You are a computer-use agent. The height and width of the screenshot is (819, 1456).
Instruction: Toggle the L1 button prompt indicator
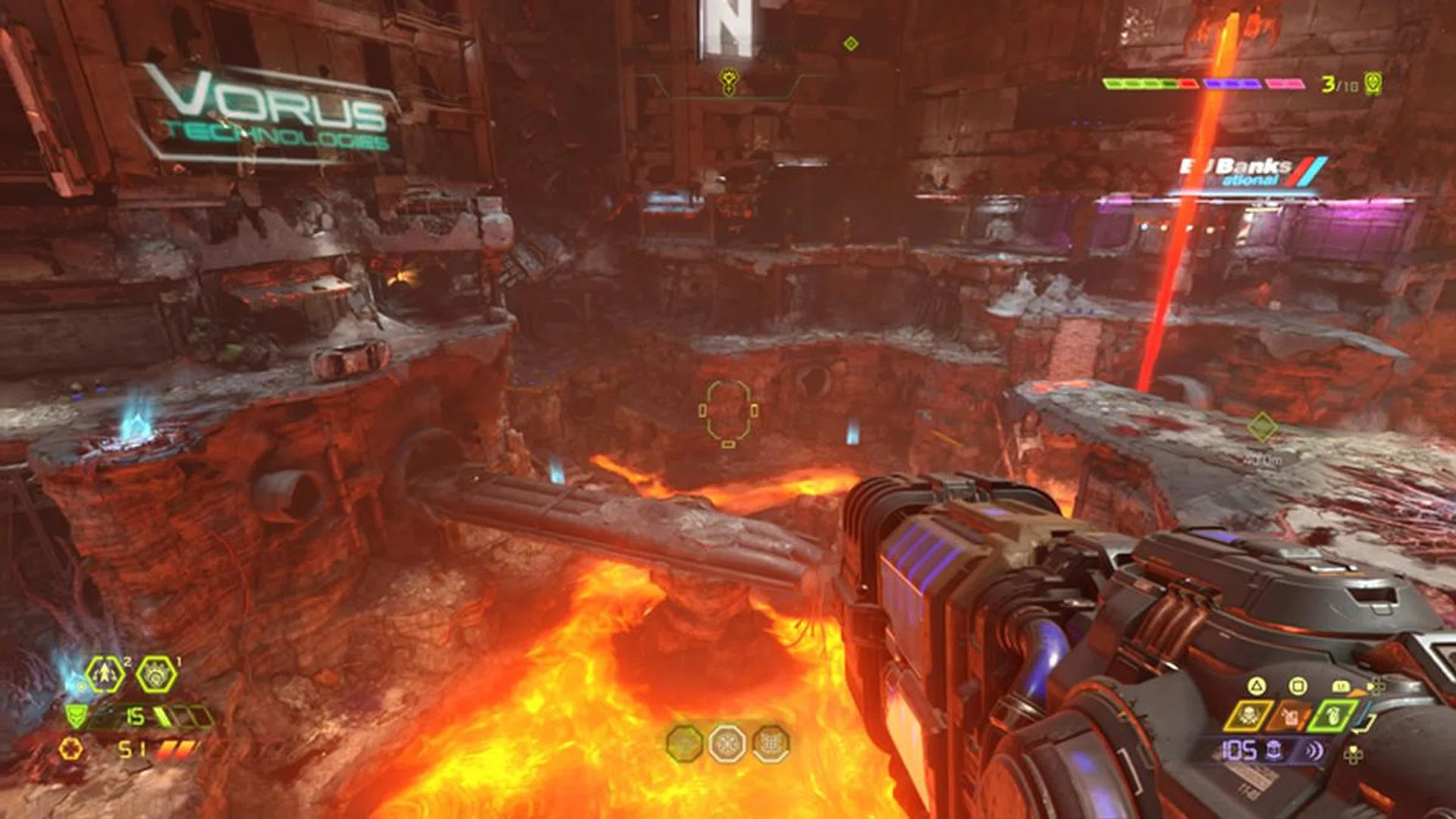coord(1342,686)
